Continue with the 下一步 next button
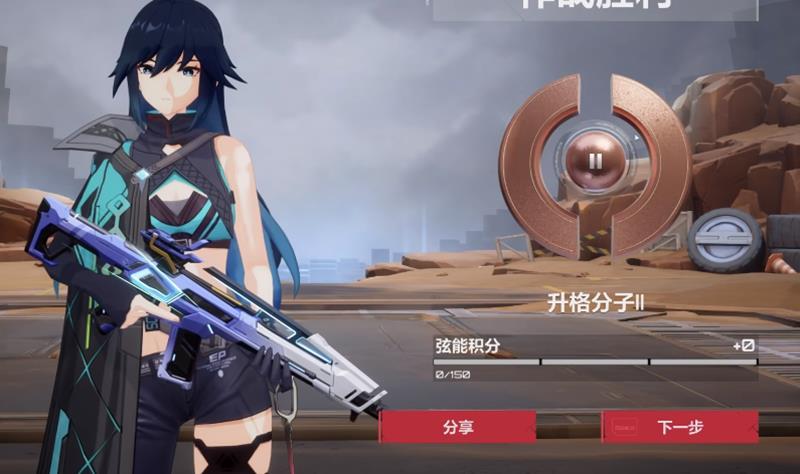 pos(680,427)
